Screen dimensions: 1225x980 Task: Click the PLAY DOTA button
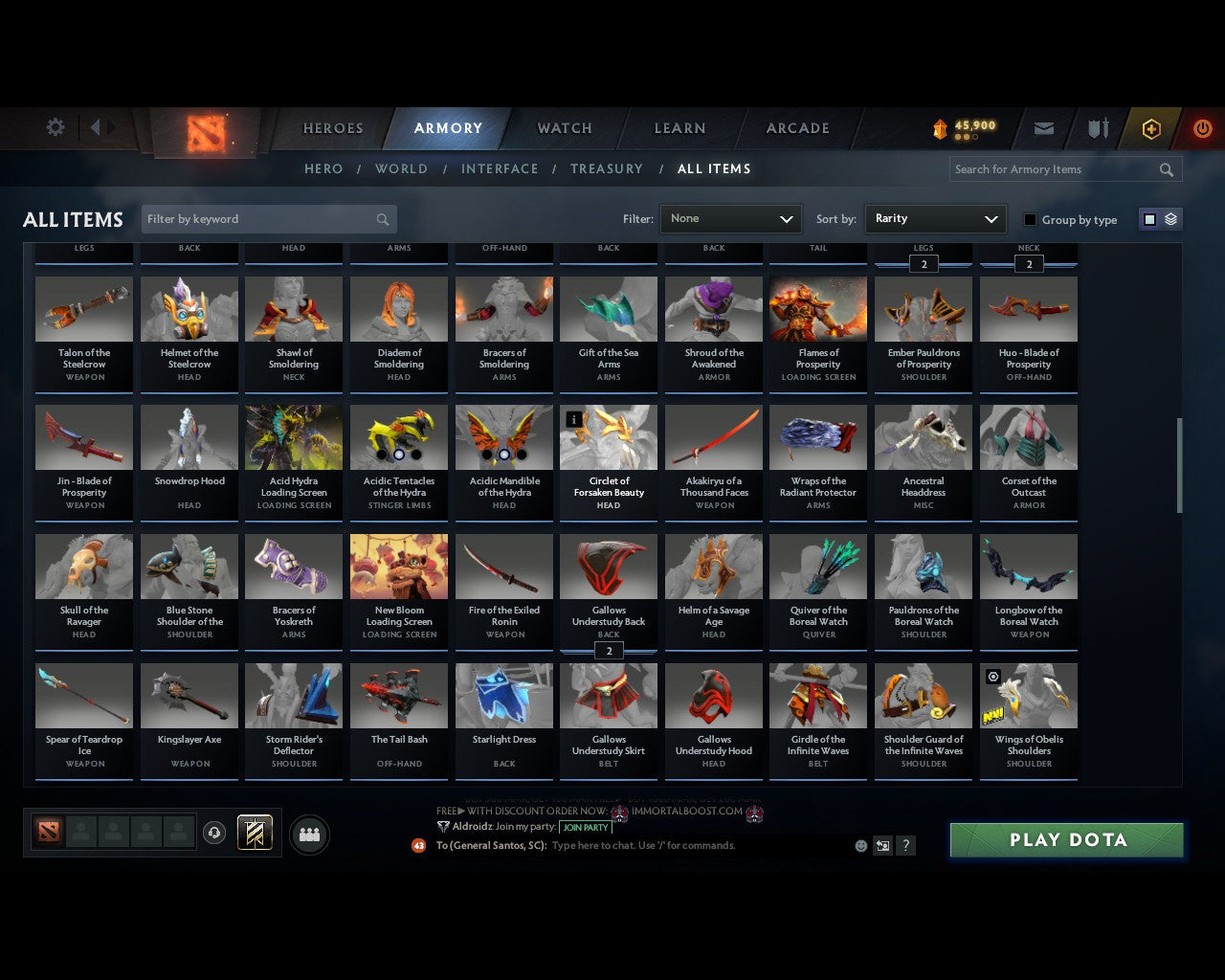[1066, 839]
